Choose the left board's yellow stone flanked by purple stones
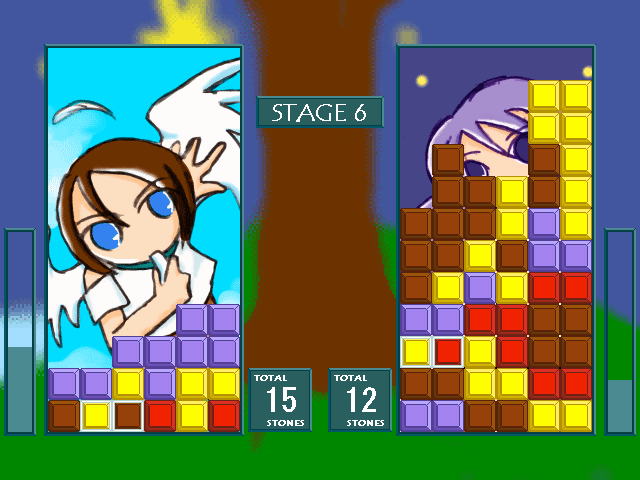Image resolution: width=640 pixels, height=480 pixels. 128,383
